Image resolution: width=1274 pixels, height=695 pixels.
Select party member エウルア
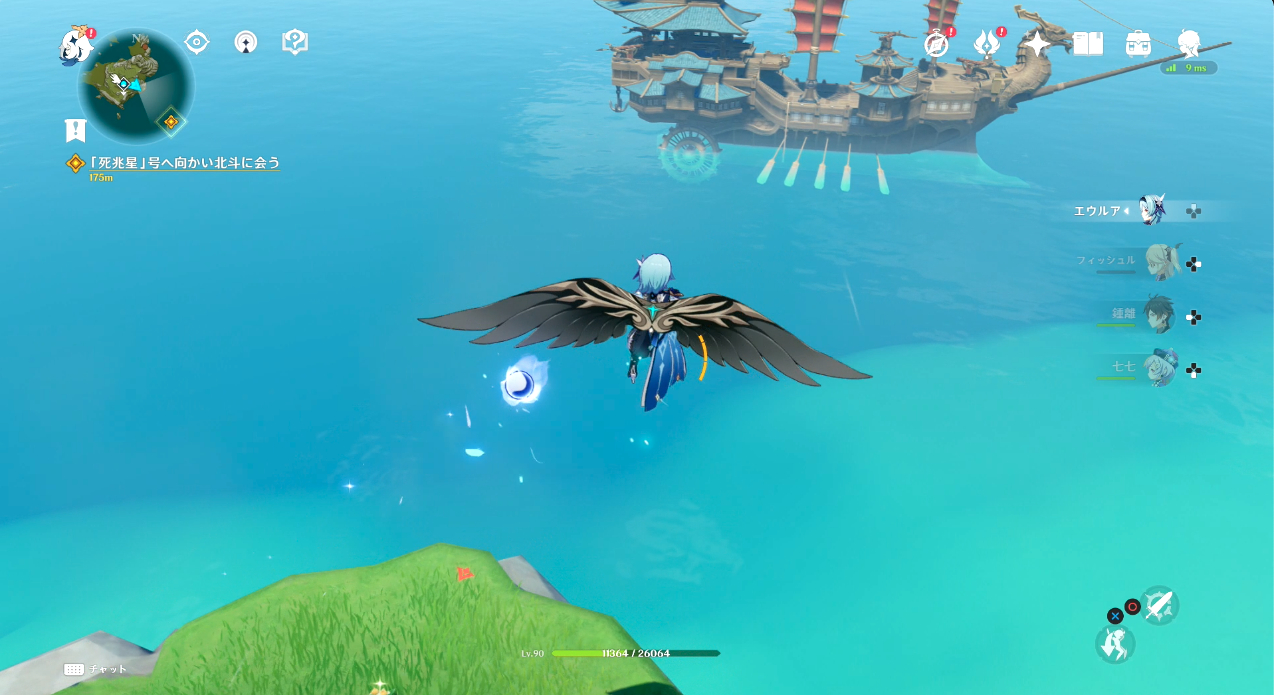[x=1152, y=211]
